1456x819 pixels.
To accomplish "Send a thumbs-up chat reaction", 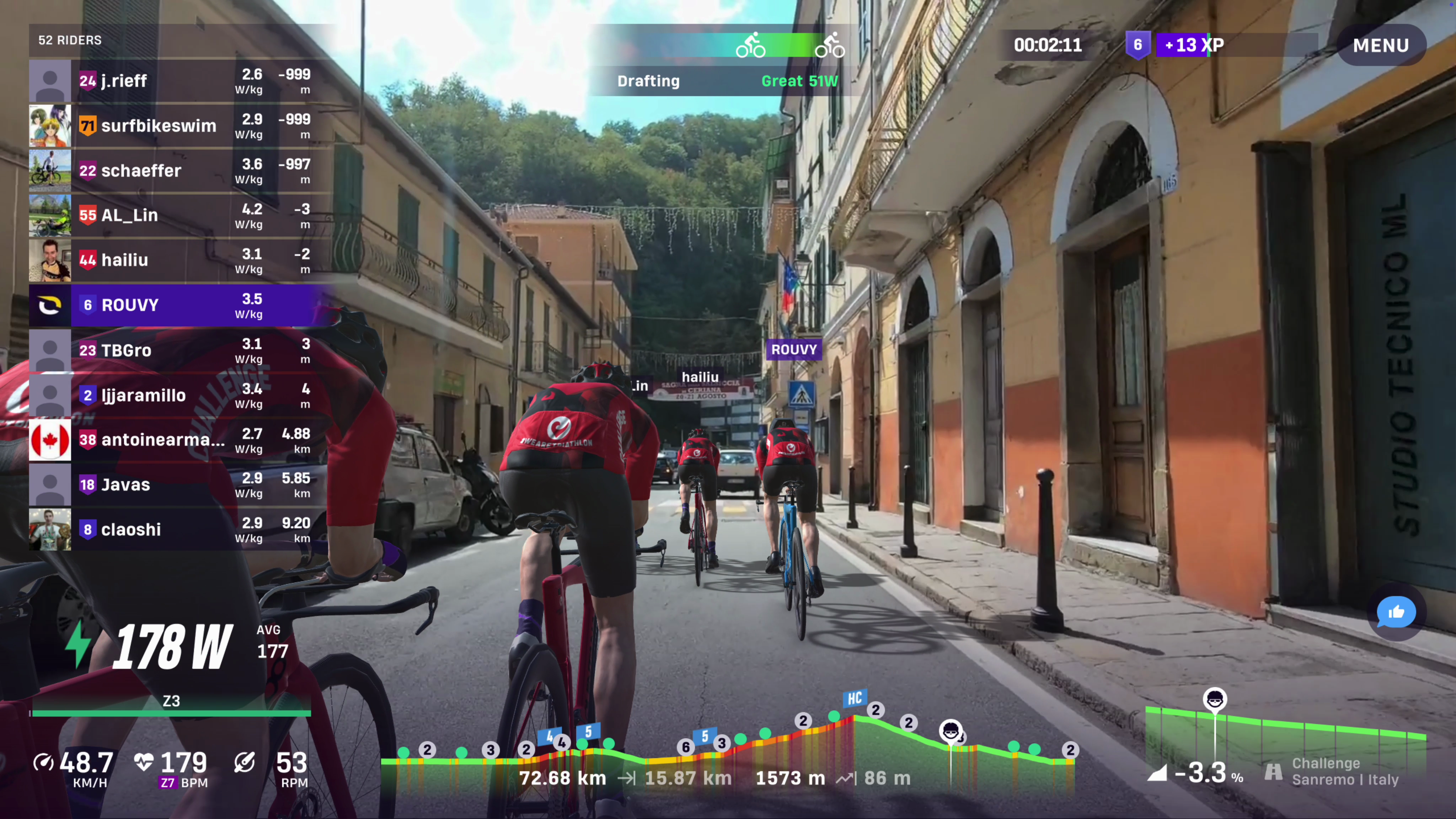I will coord(1396,612).
